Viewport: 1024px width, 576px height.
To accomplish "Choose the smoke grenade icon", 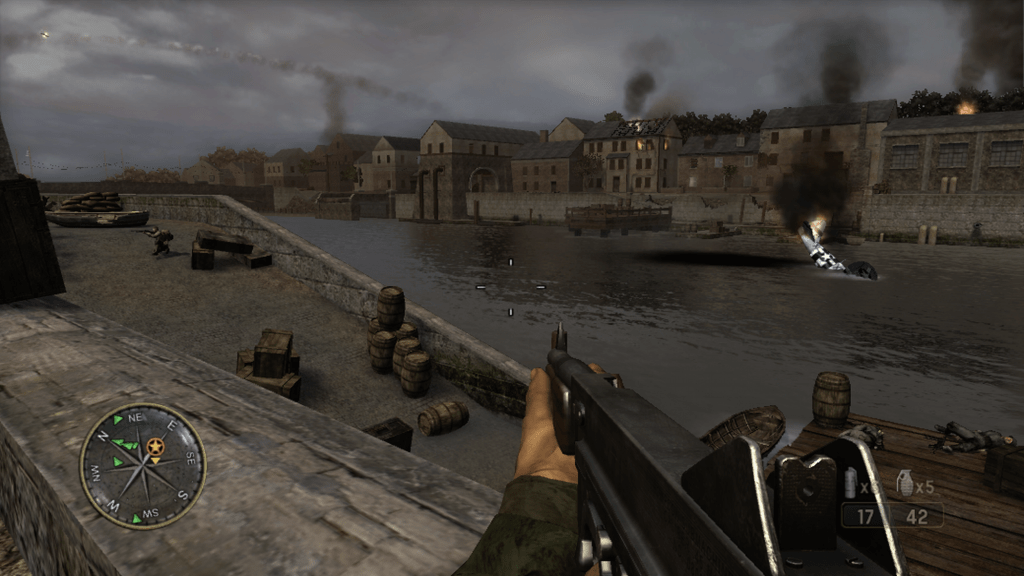I will pos(851,484).
